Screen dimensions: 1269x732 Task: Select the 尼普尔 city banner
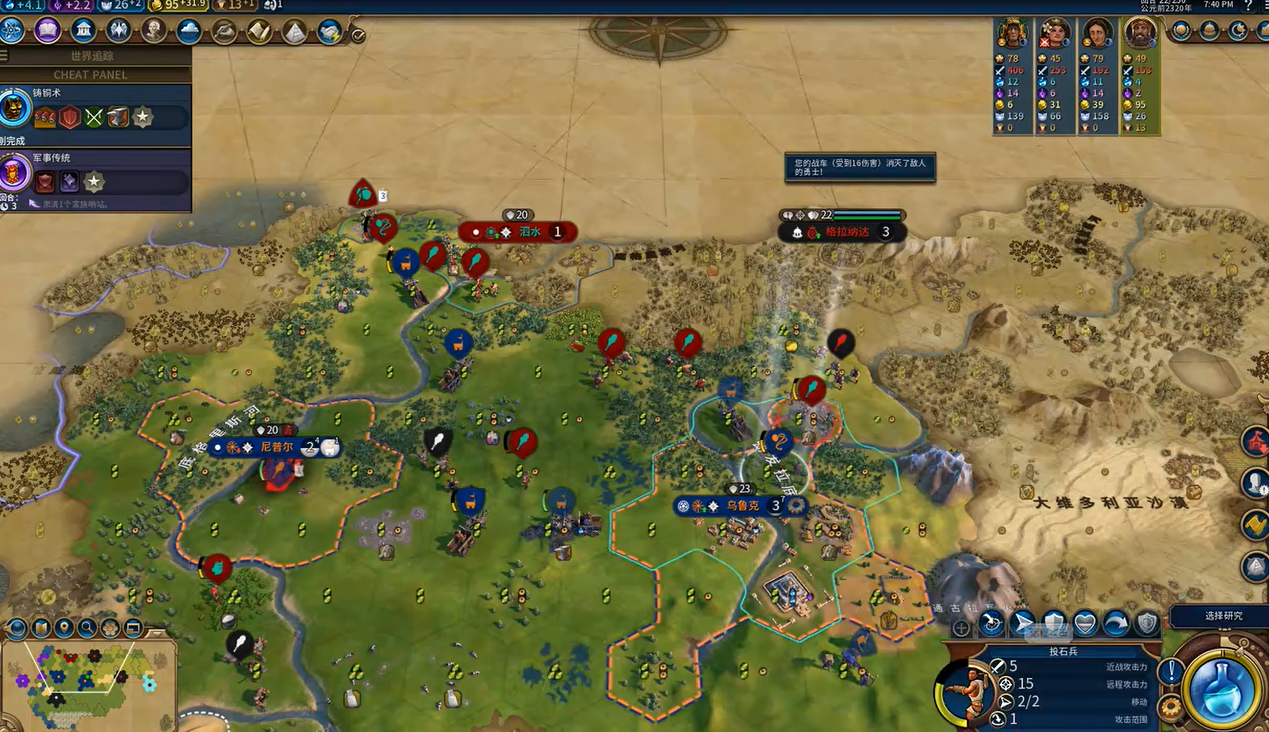coord(275,447)
